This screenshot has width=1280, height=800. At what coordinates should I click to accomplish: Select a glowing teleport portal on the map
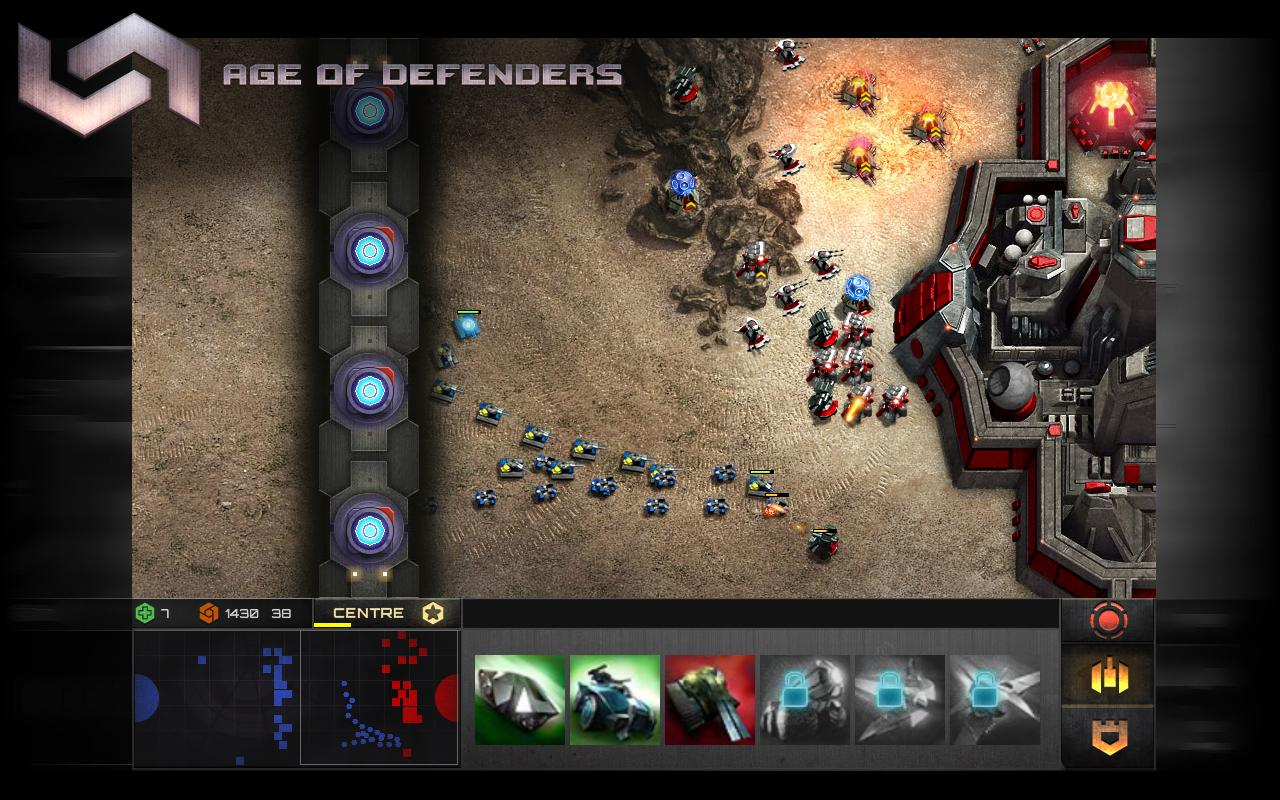pyautogui.click(x=369, y=250)
